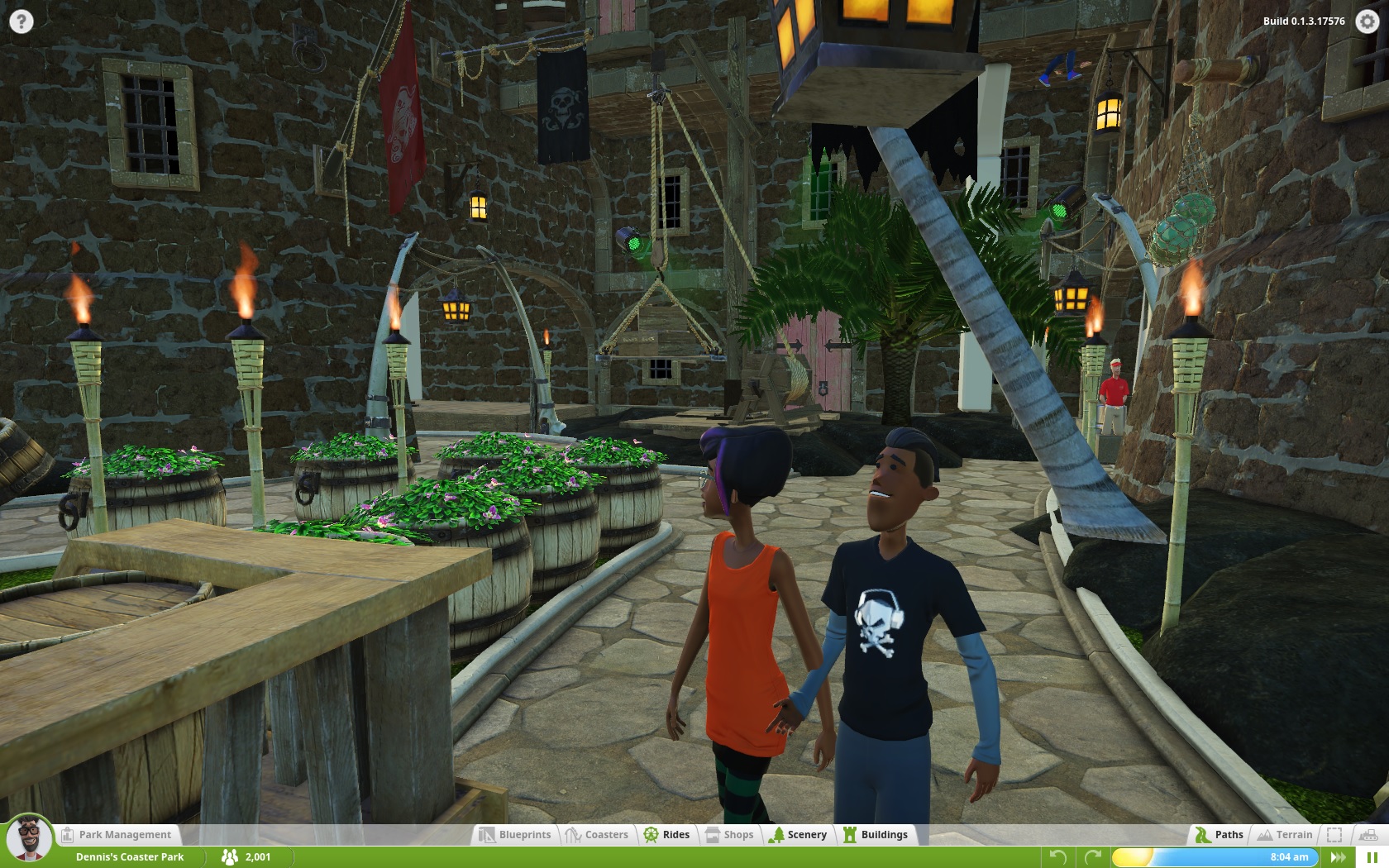Click the guest count 2,001 indicator
The width and height of the screenshot is (1389, 868).
247,857
